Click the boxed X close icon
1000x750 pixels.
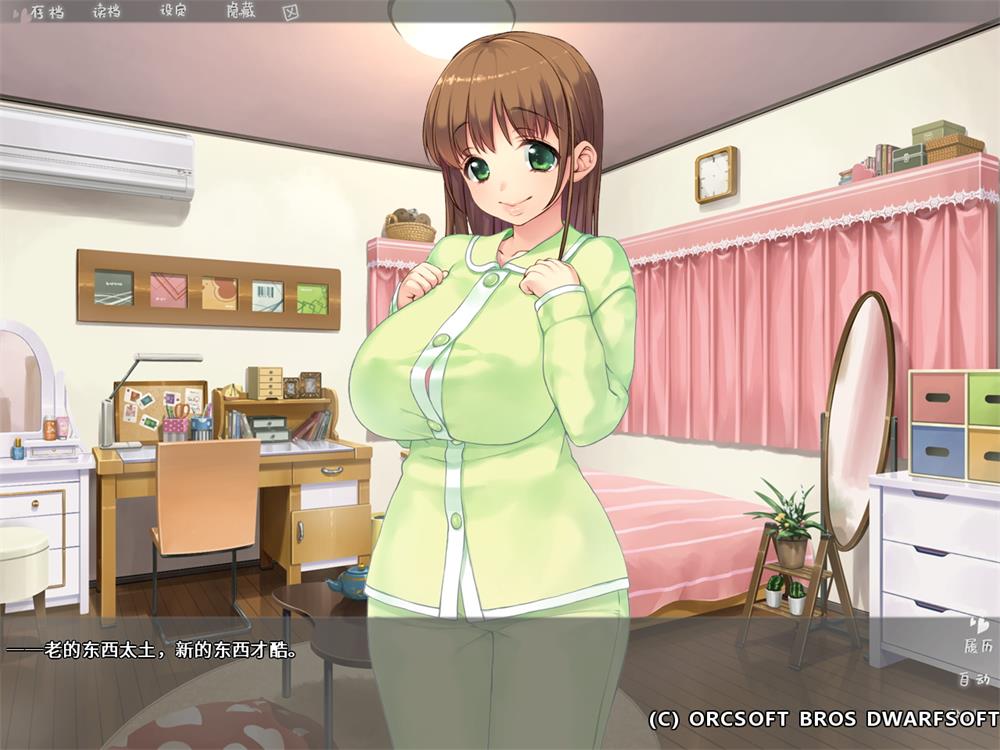[x=291, y=12]
